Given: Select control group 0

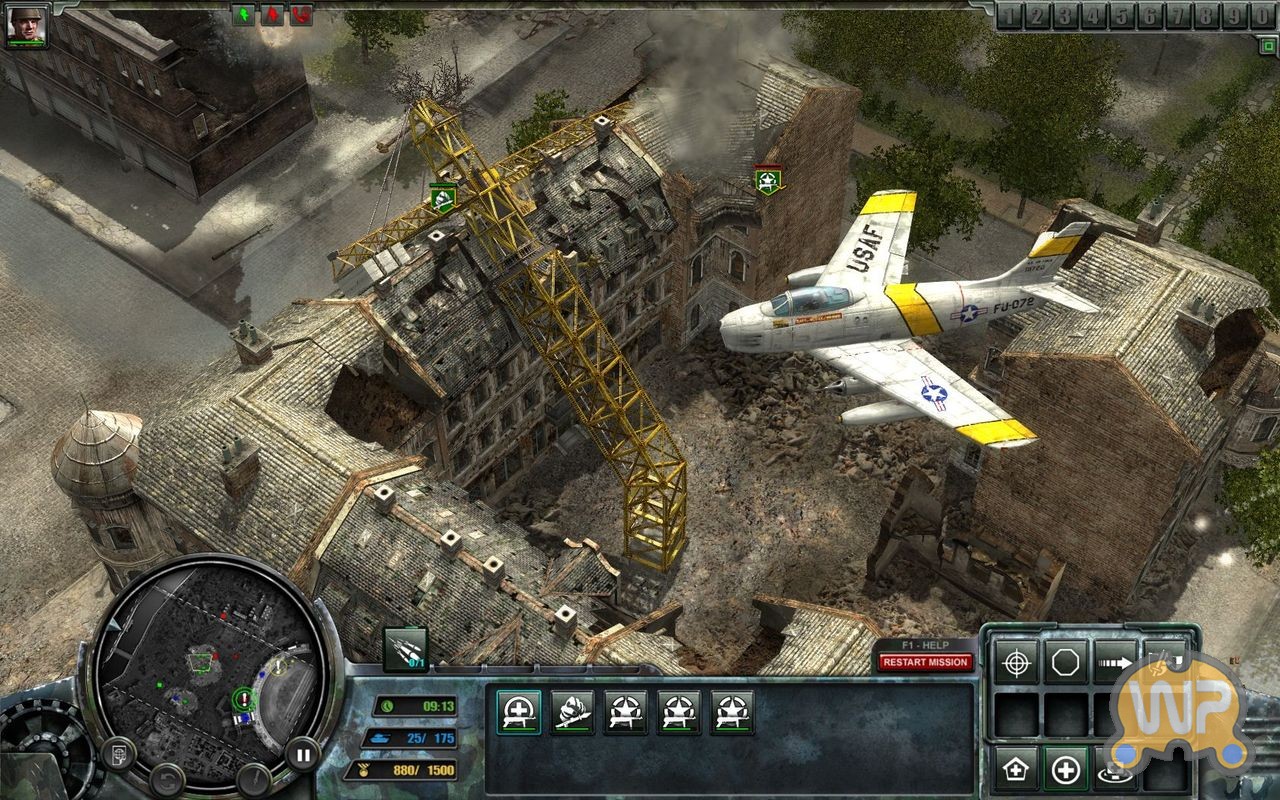Looking at the screenshot, I should (x=1264, y=16).
